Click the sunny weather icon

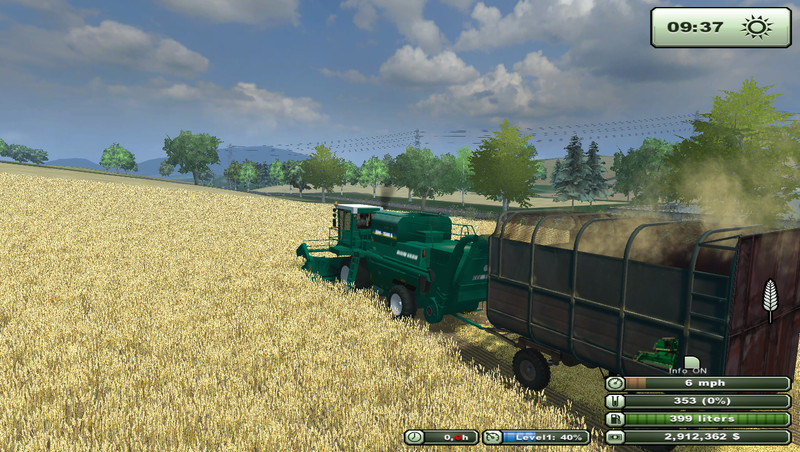tap(753, 27)
